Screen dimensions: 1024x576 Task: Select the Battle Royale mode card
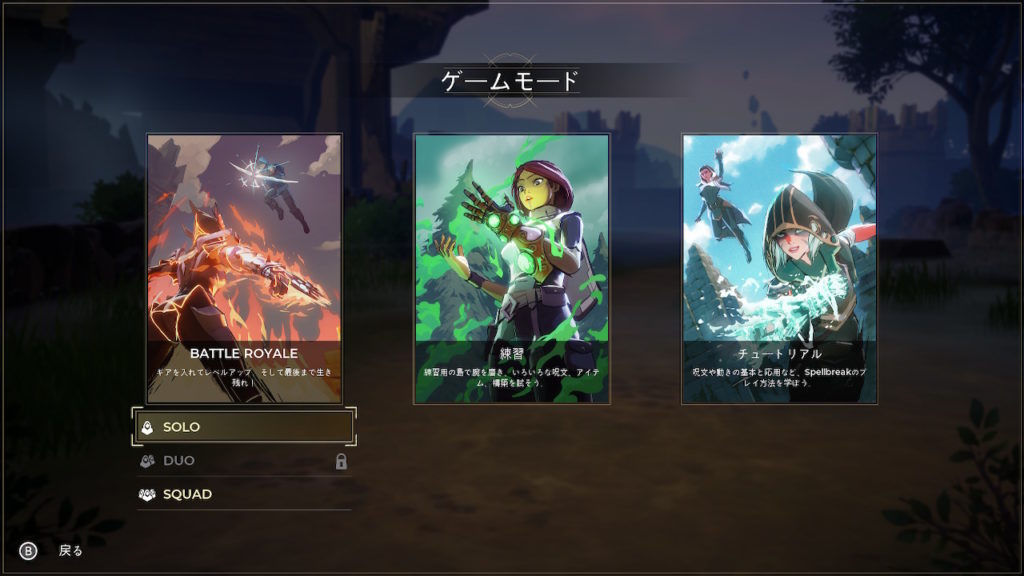click(245, 268)
